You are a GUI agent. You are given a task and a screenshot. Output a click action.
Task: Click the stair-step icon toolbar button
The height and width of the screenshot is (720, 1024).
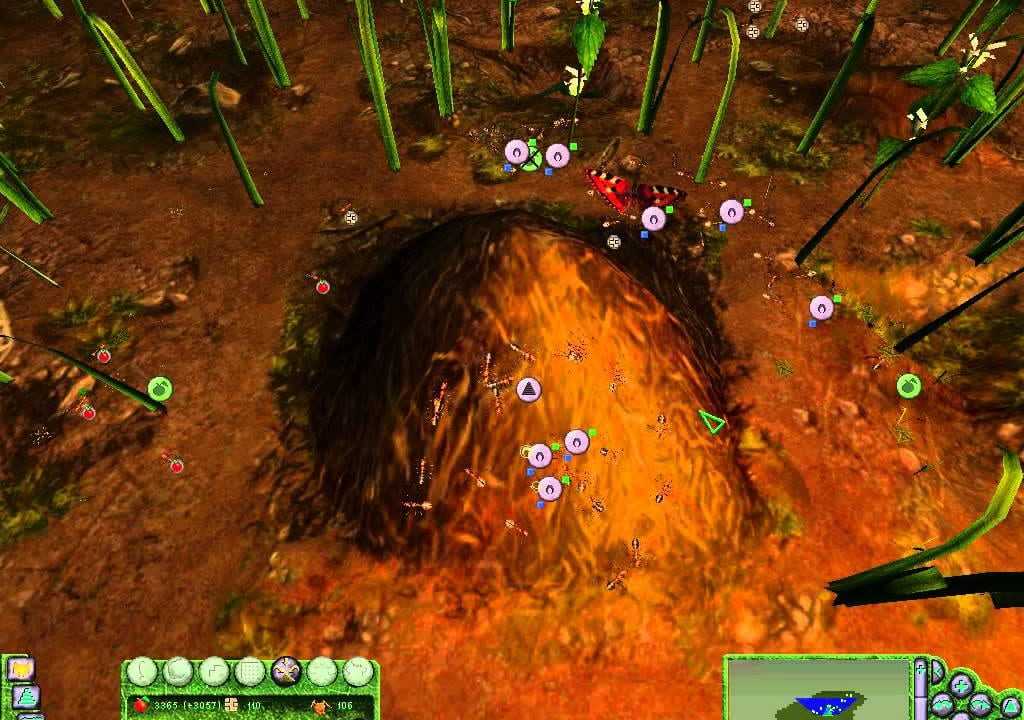click(215, 671)
